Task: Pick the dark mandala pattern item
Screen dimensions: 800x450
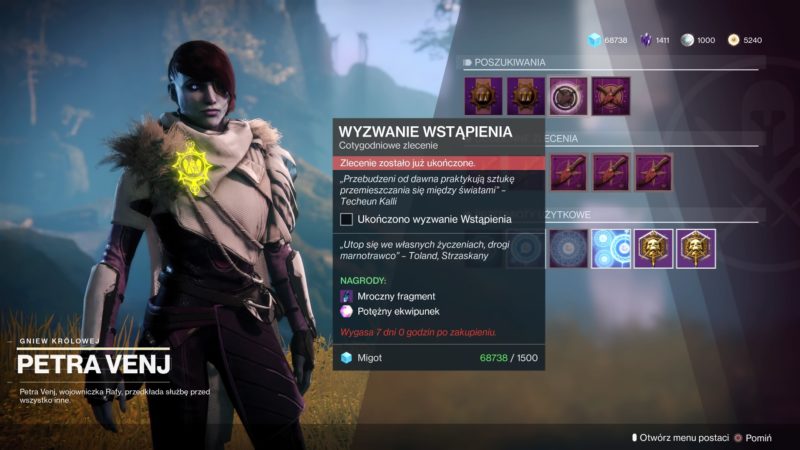Action: click(x=568, y=249)
